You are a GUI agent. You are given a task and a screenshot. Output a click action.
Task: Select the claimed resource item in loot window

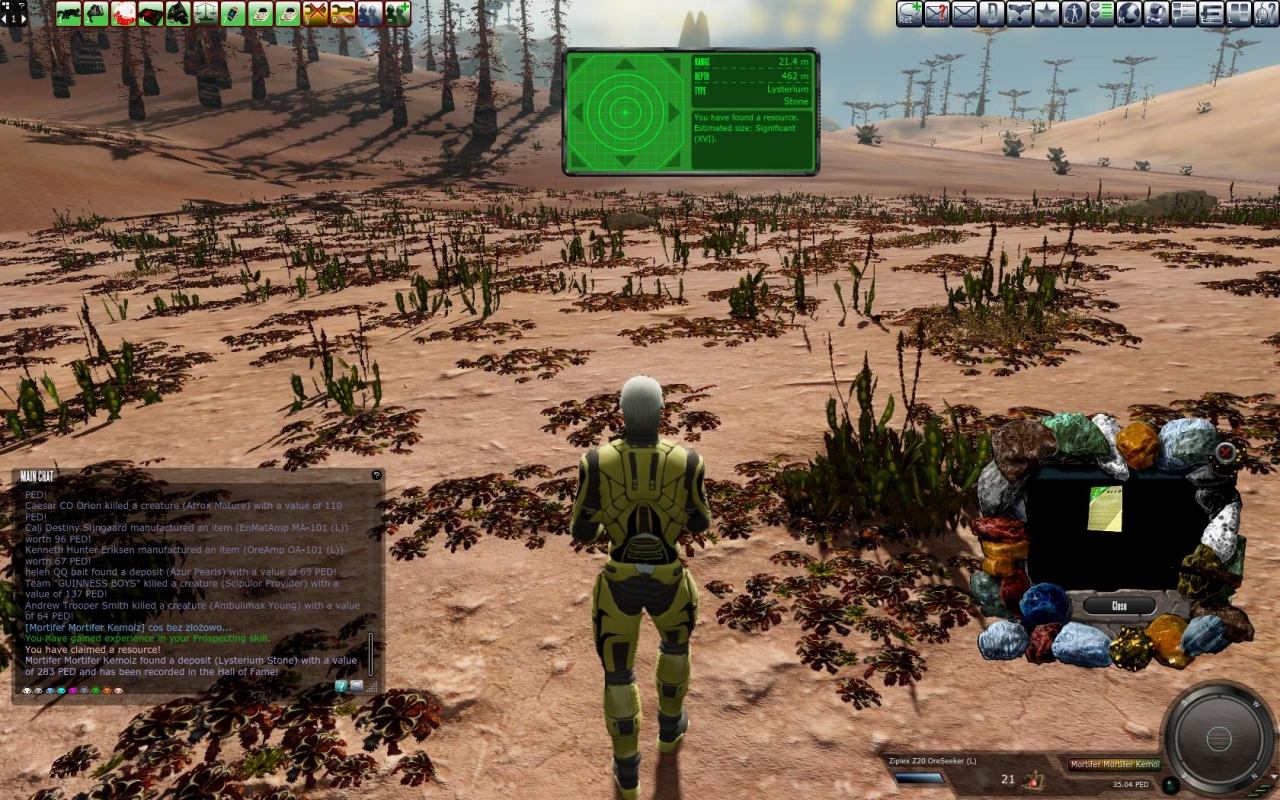pos(1104,508)
